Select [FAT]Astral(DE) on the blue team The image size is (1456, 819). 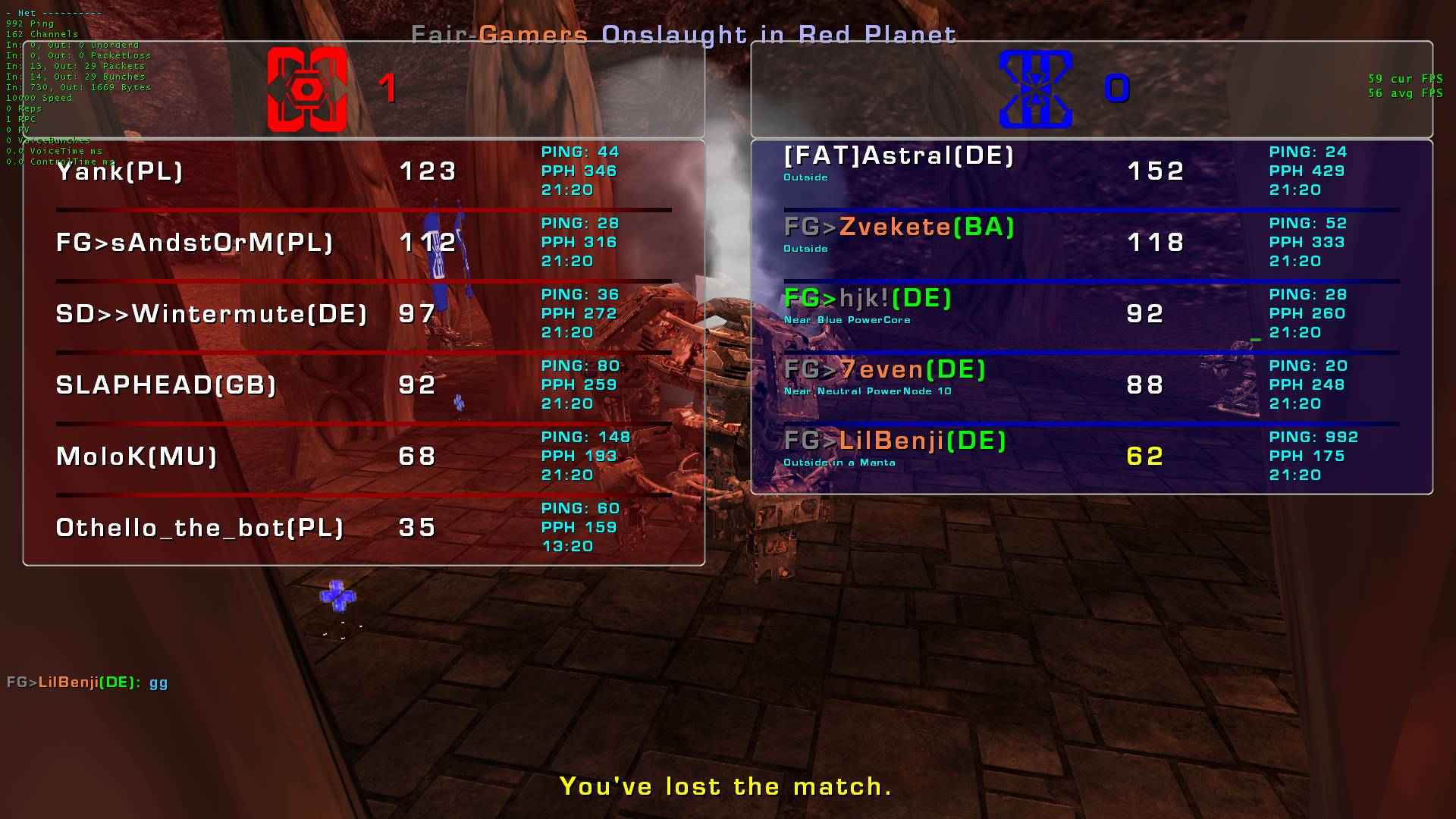click(x=899, y=156)
